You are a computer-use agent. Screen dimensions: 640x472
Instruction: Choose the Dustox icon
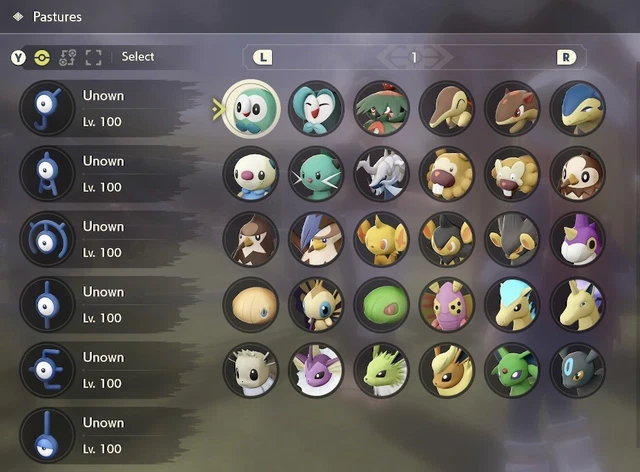point(446,305)
